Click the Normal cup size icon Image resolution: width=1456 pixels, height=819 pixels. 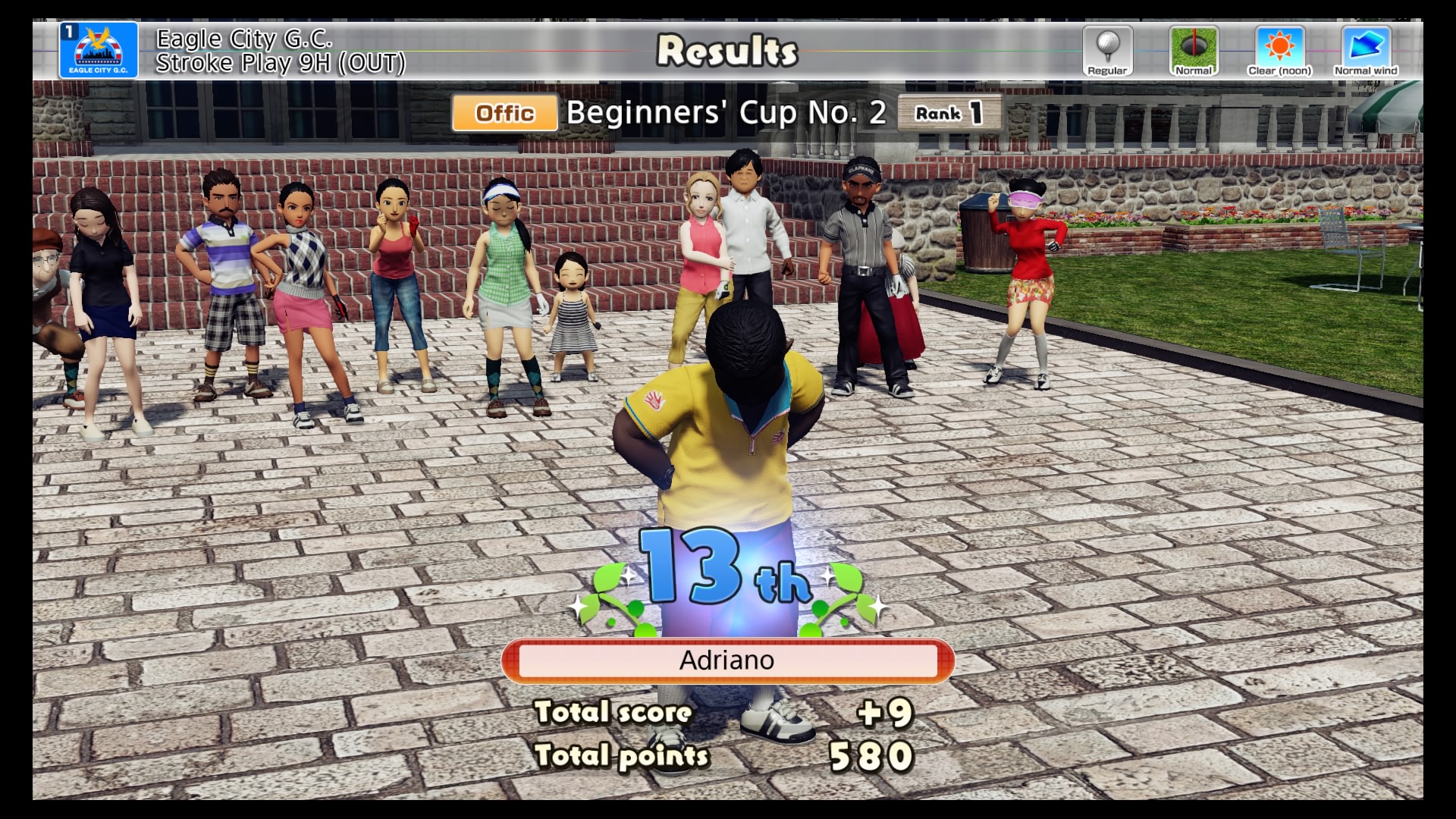click(1194, 50)
